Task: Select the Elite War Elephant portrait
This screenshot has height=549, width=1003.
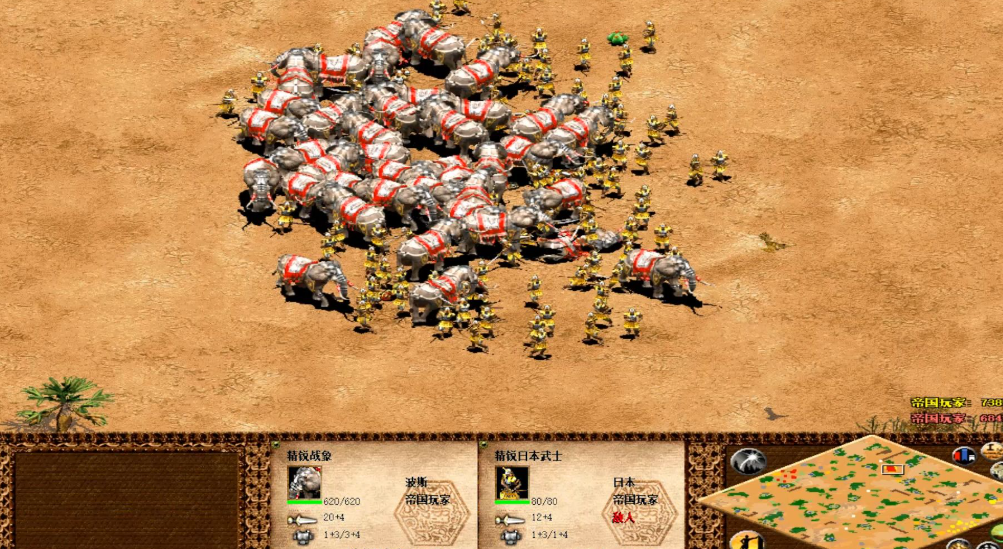Action: (304, 481)
